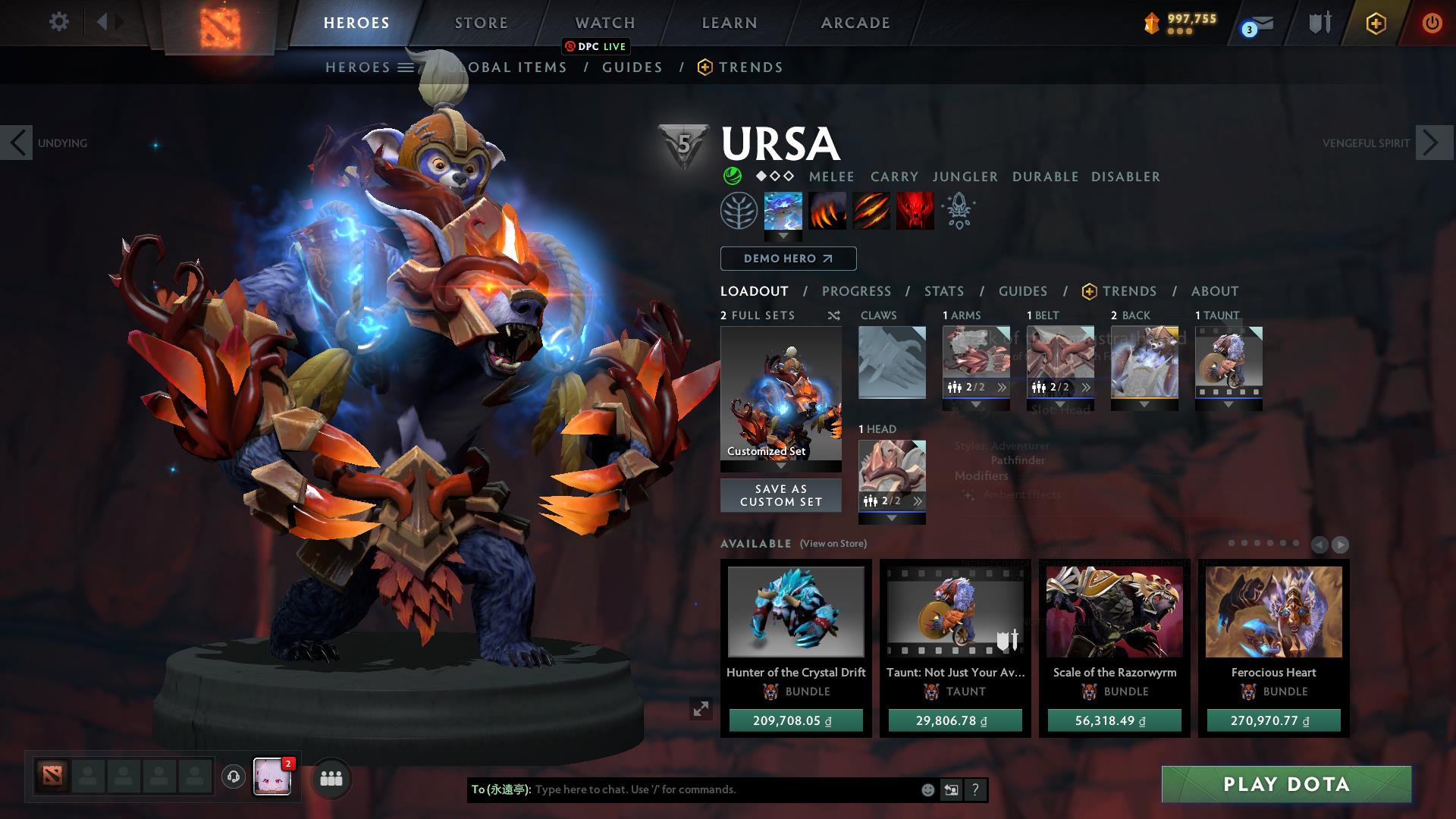Expand the 1 HEAD item slot arrow
1456x819 pixels.
pos(891,519)
